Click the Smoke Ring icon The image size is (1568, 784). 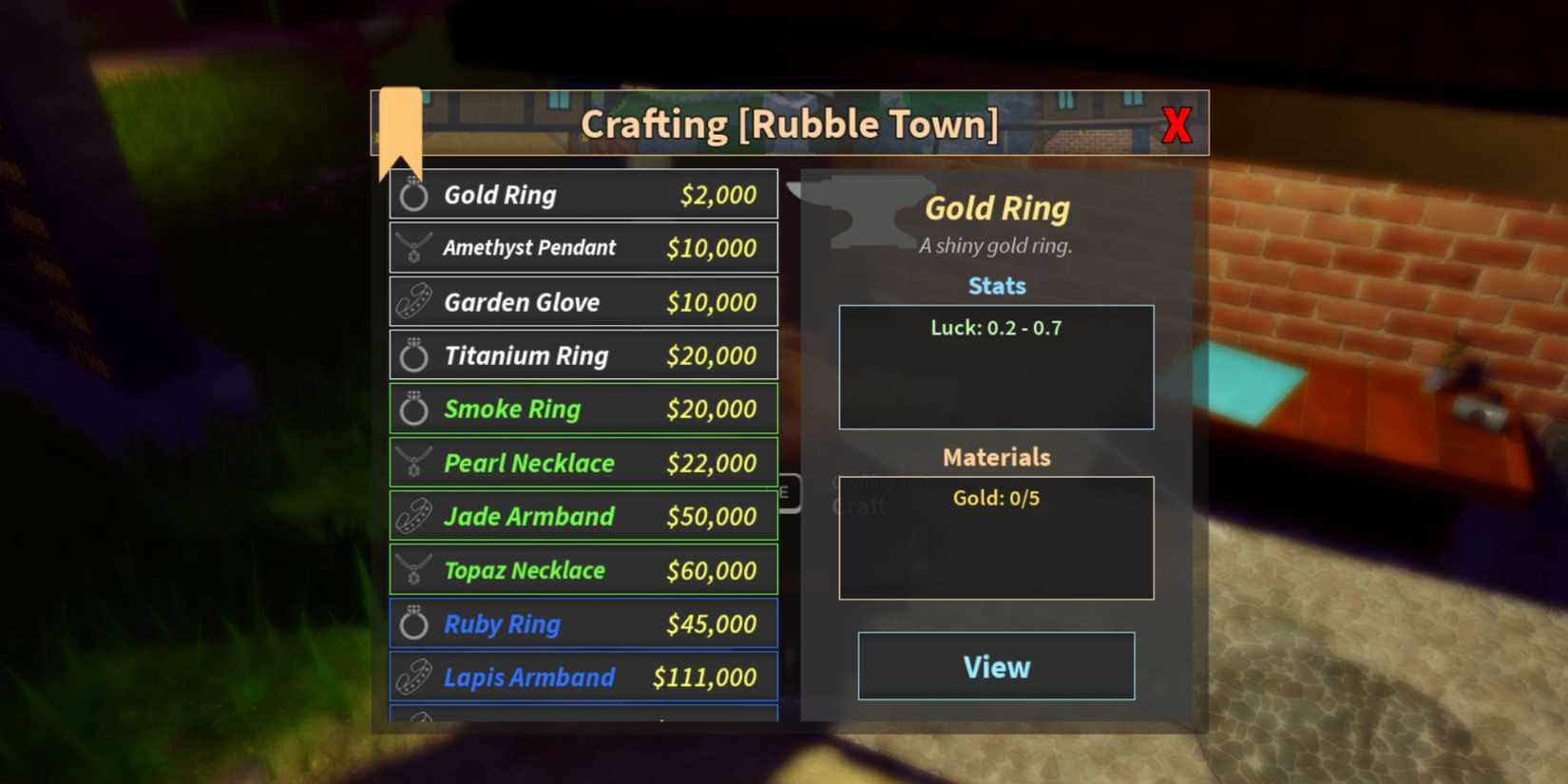tap(413, 409)
